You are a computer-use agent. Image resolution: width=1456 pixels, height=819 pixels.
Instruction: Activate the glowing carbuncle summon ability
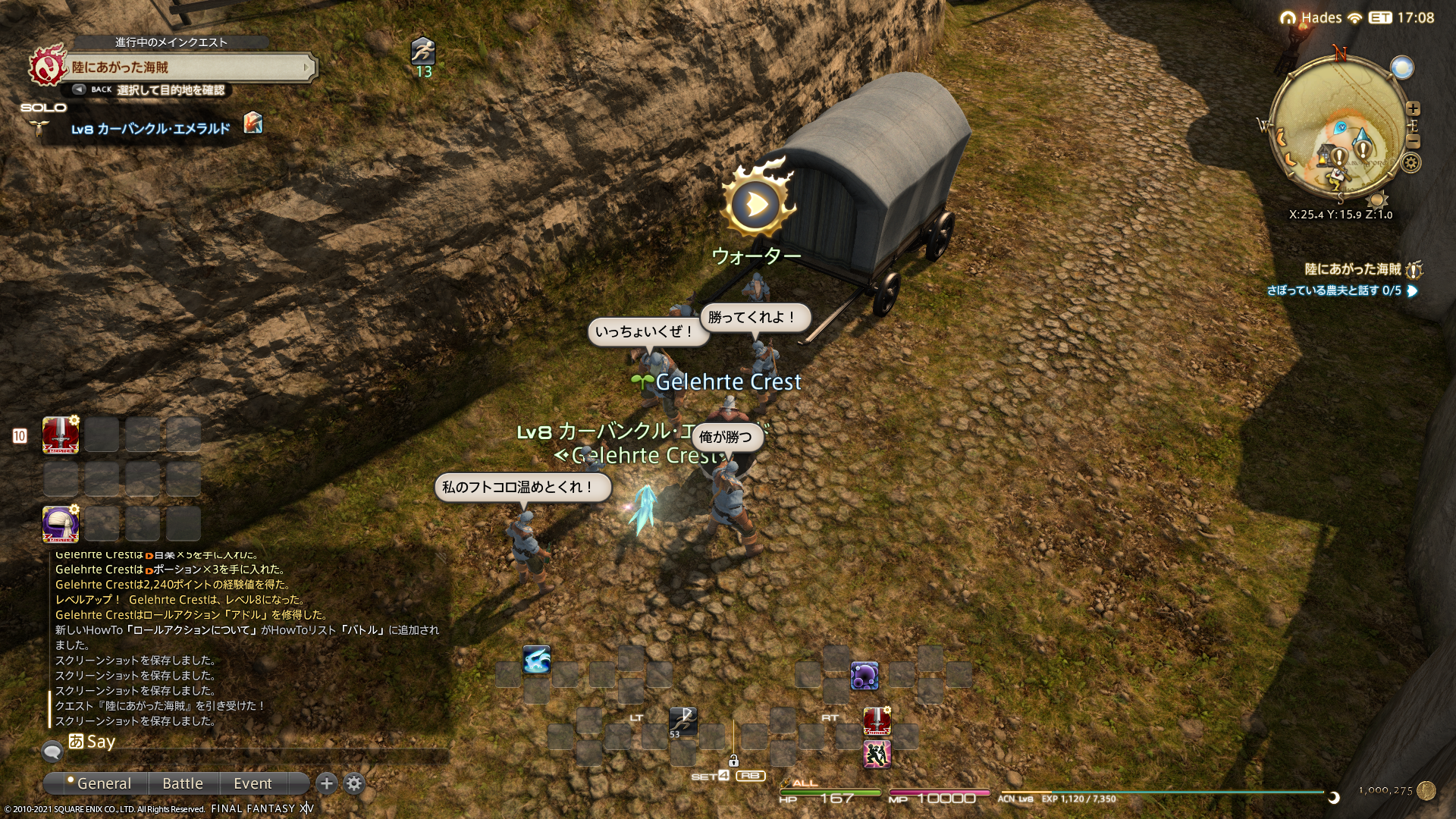[x=536, y=660]
